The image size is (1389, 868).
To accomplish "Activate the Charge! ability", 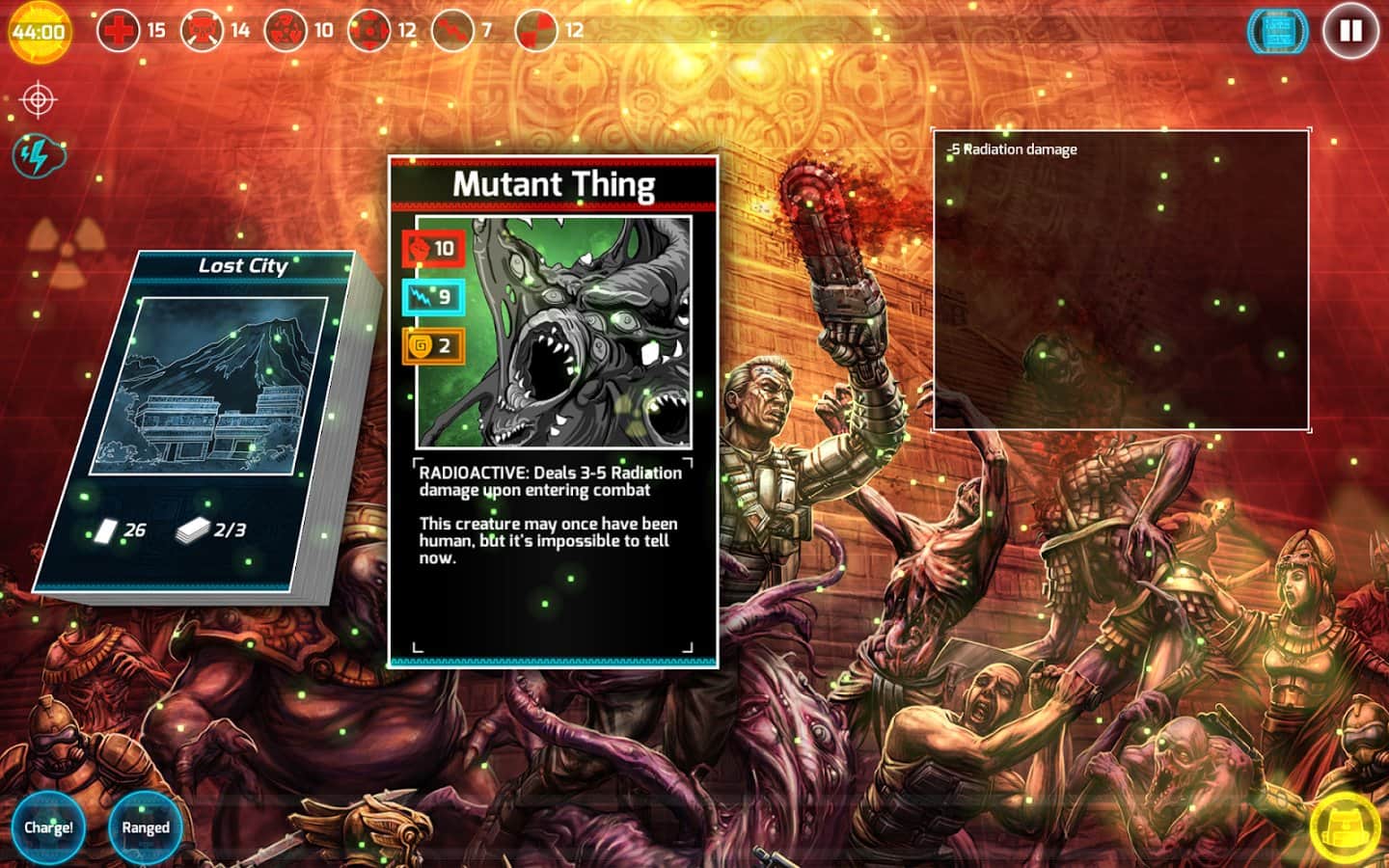I will pyautogui.click(x=48, y=827).
